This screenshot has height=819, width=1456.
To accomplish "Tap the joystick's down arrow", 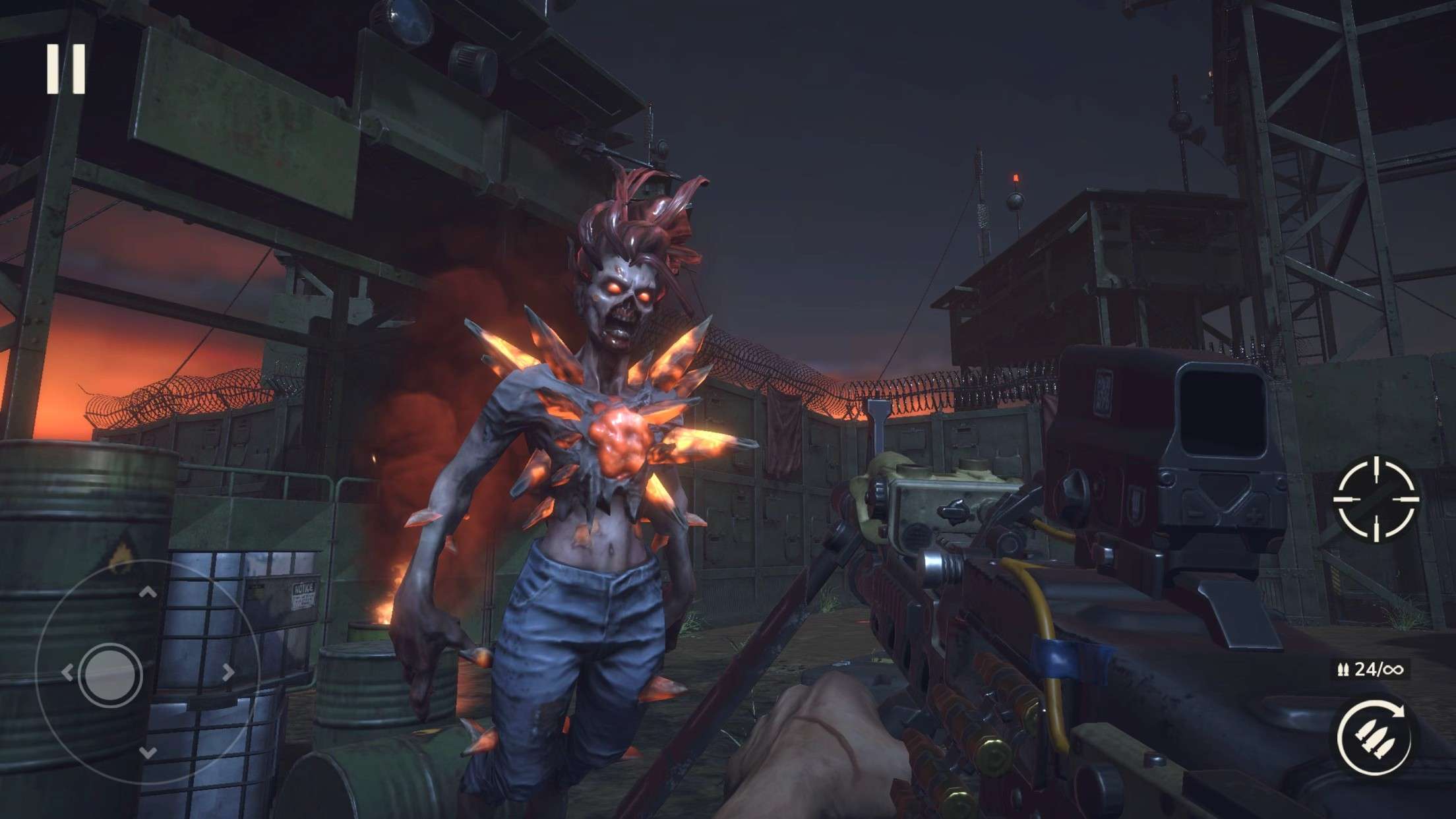I will click(148, 753).
